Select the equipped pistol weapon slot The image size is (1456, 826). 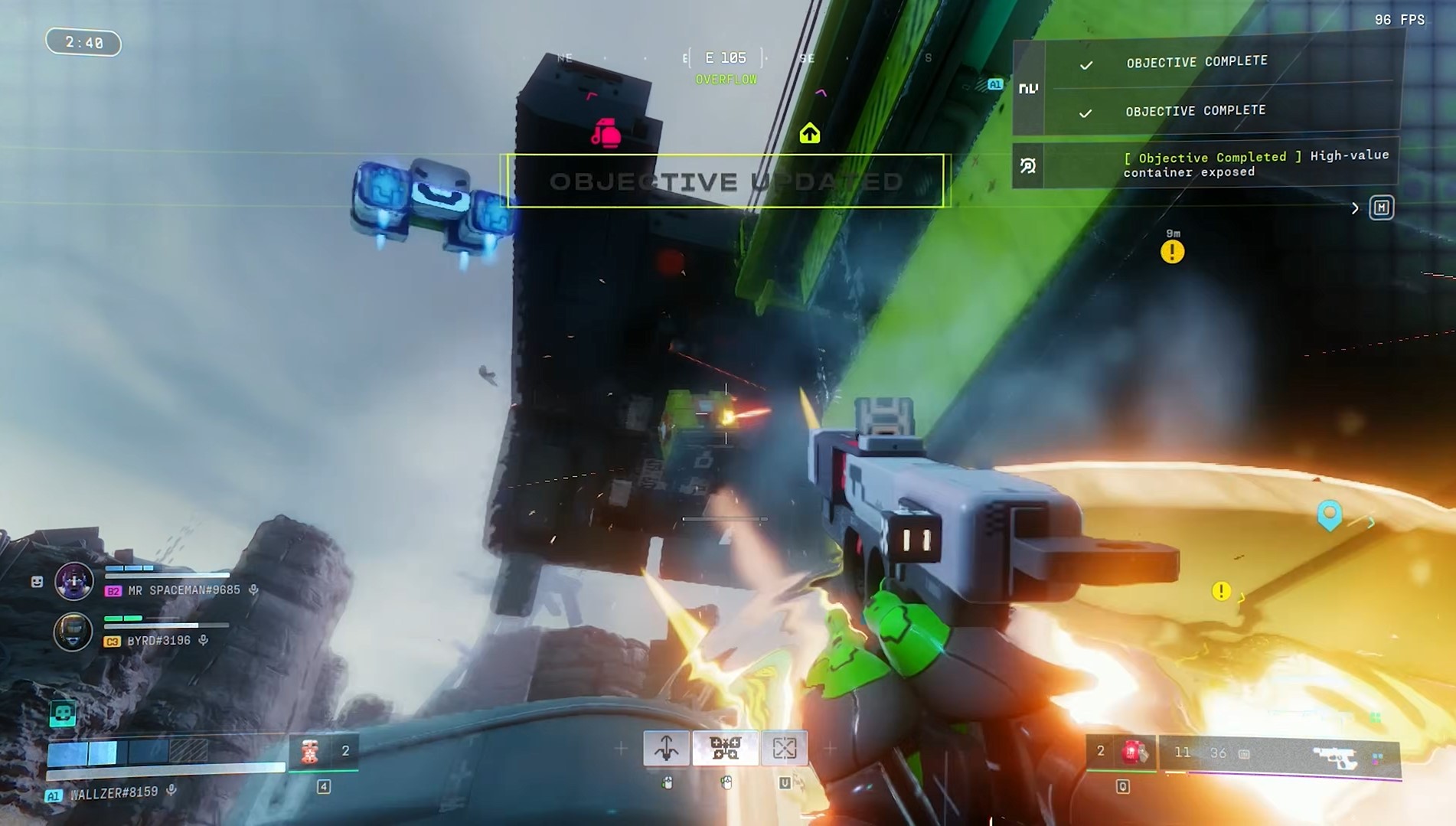pos(1334,756)
